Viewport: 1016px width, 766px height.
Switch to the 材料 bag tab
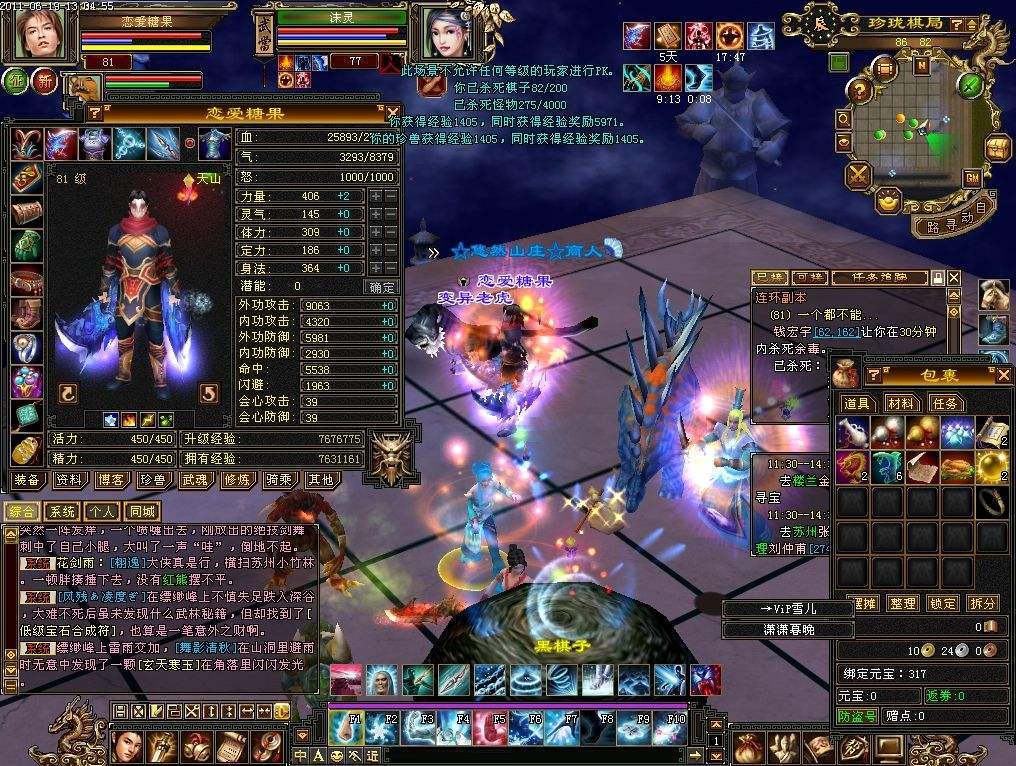click(x=901, y=403)
